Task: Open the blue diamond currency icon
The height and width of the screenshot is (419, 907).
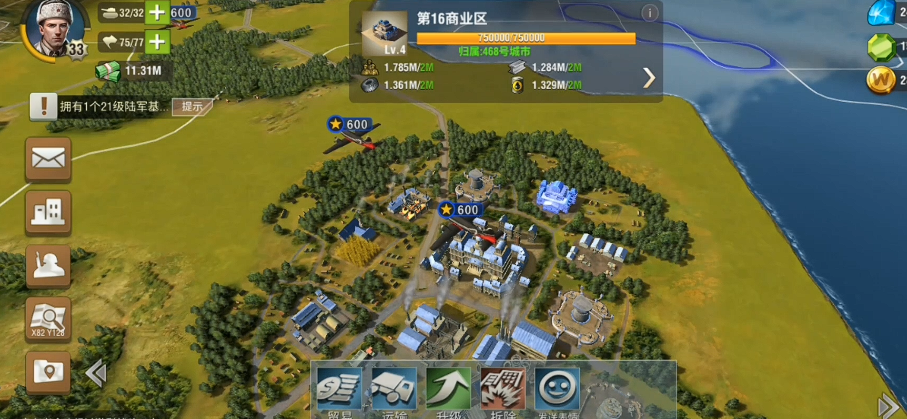Action: [882, 13]
